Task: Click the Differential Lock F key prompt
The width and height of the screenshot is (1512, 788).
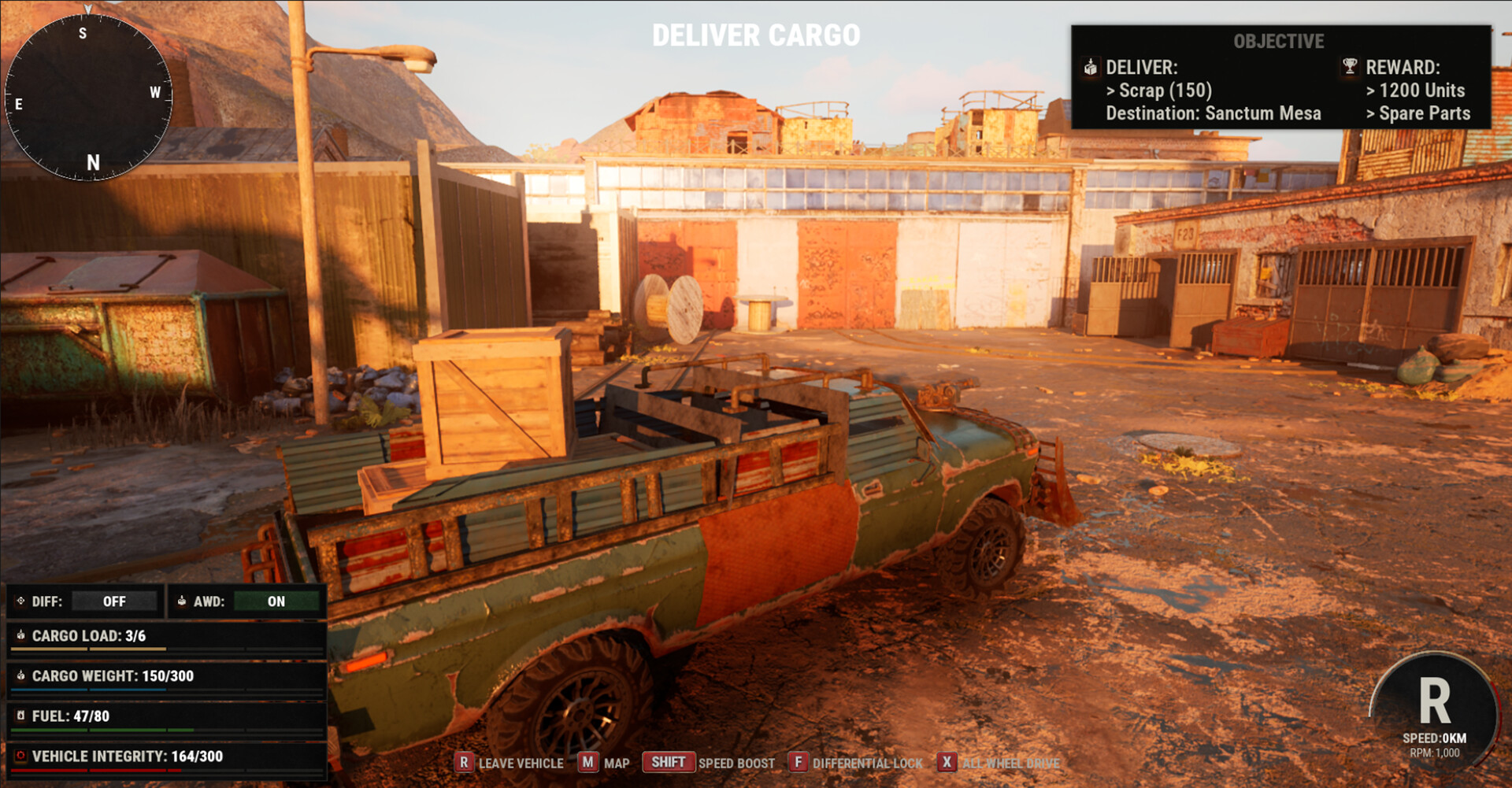Action: coord(799,763)
